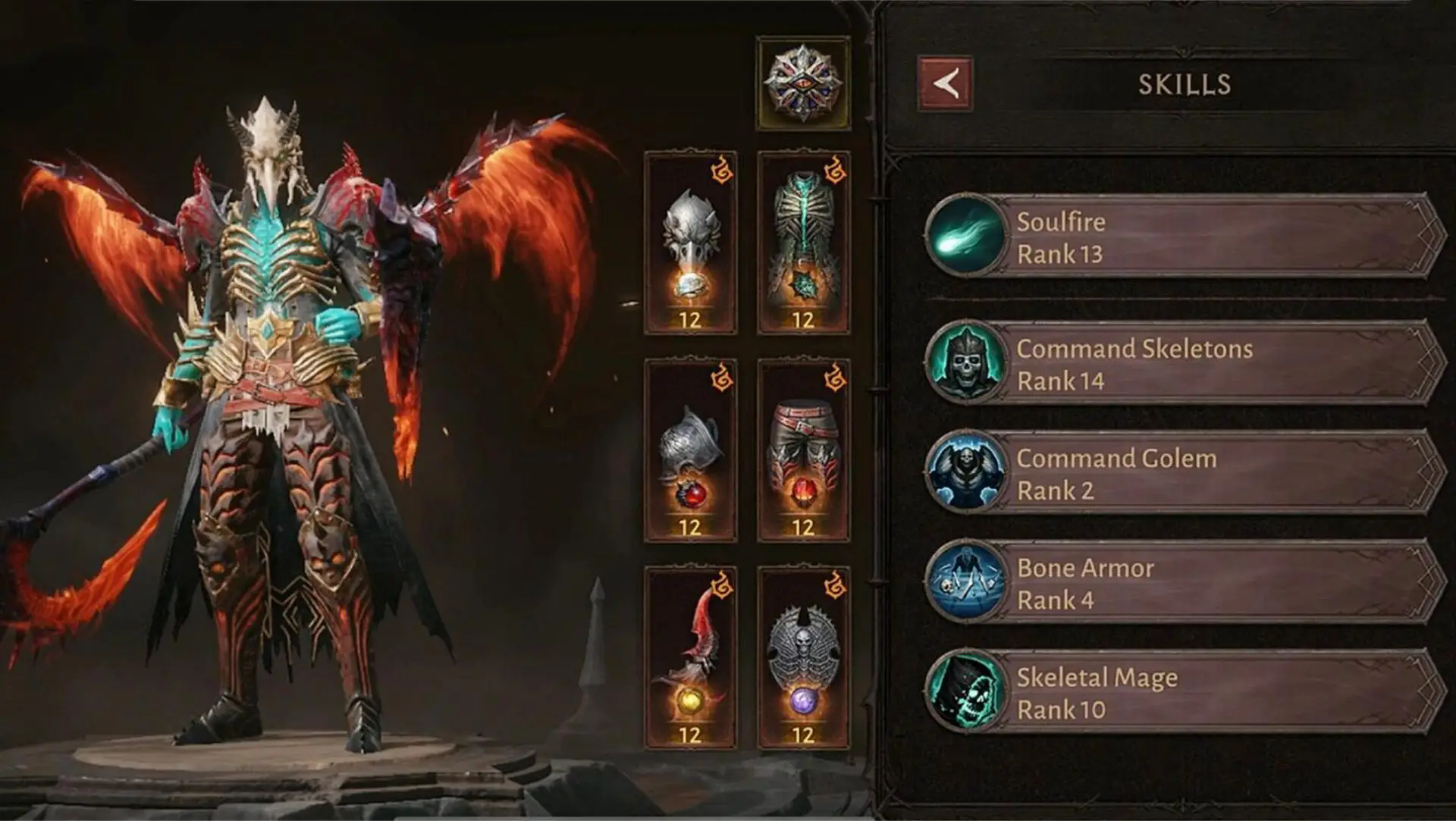Select the Soulfire skill row
The height and width of the screenshot is (821, 1456).
1183,237
